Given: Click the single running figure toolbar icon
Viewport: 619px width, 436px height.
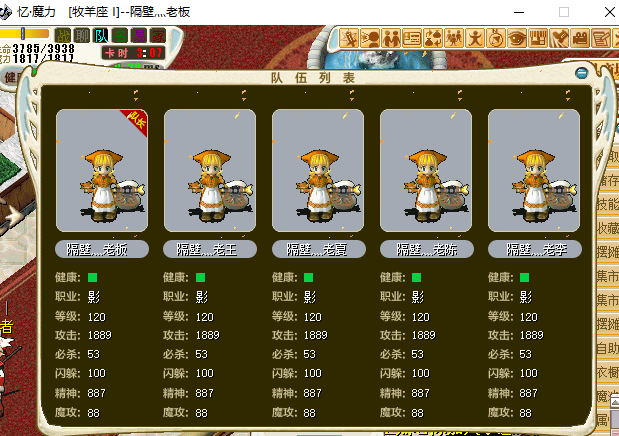Looking at the screenshot, I should click(475, 38).
